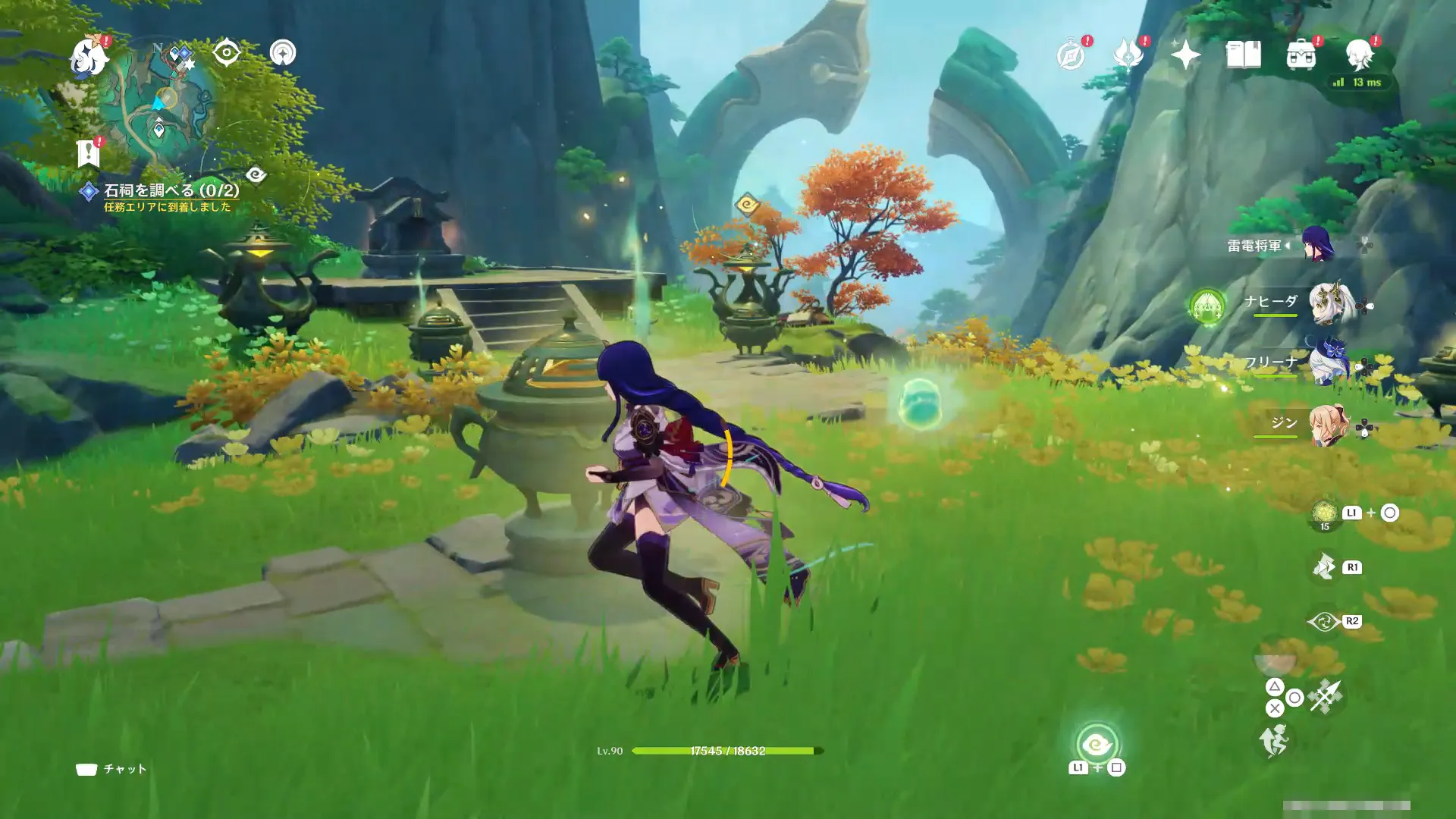The height and width of the screenshot is (819, 1456).
Task: Open the open-book handbook icon
Action: pyautogui.click(x=1243, y=55)
